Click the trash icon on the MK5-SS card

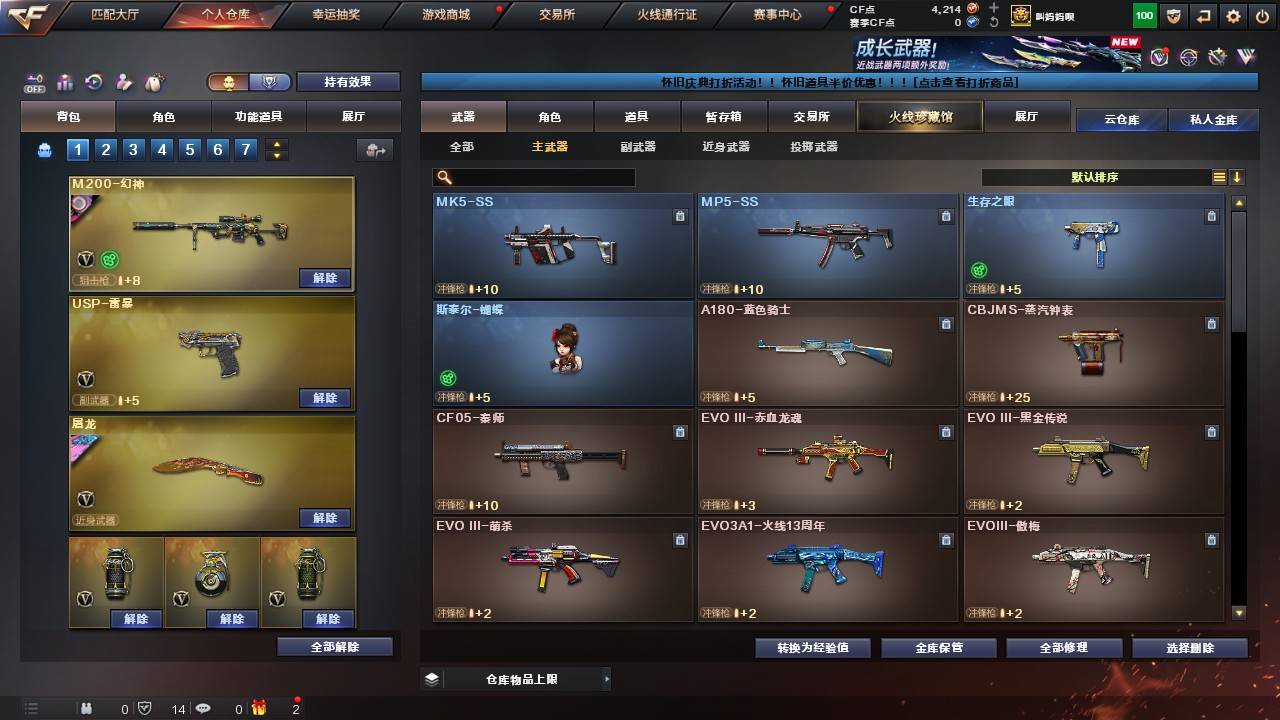pos(680,214)
